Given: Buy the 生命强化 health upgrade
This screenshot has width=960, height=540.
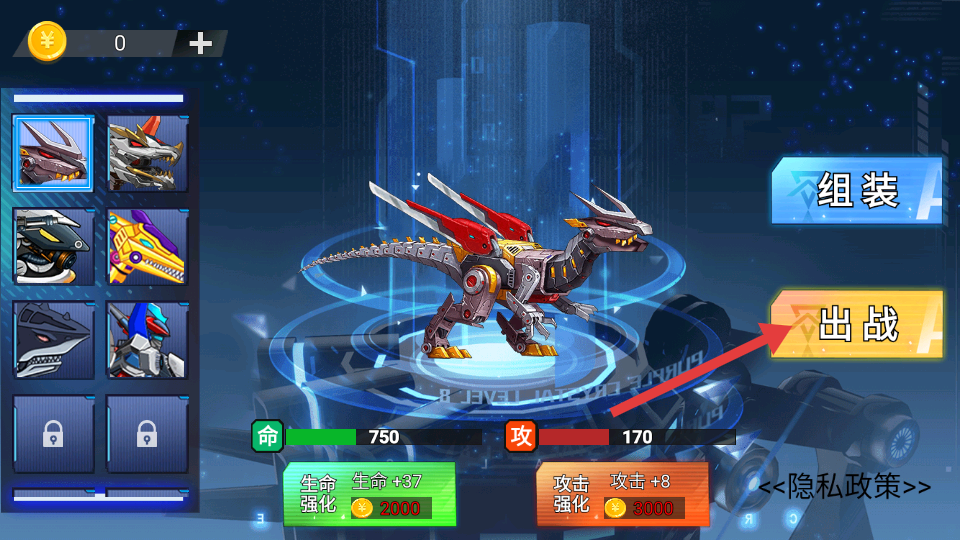Looking at the screenshot, I should click(x=369, y=494).
